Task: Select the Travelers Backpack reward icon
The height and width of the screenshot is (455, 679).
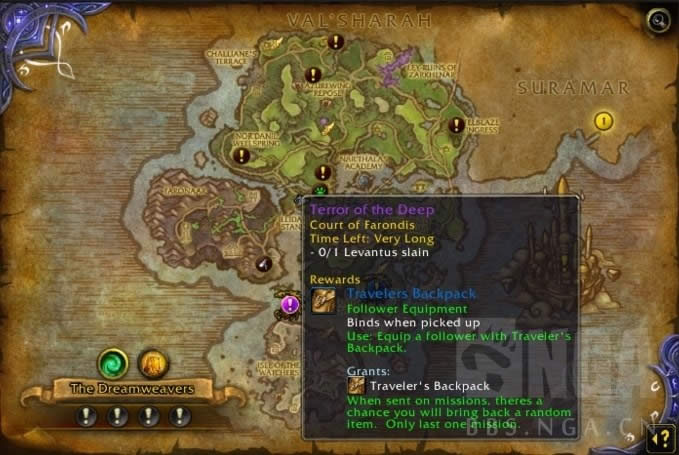Action: 324,302
